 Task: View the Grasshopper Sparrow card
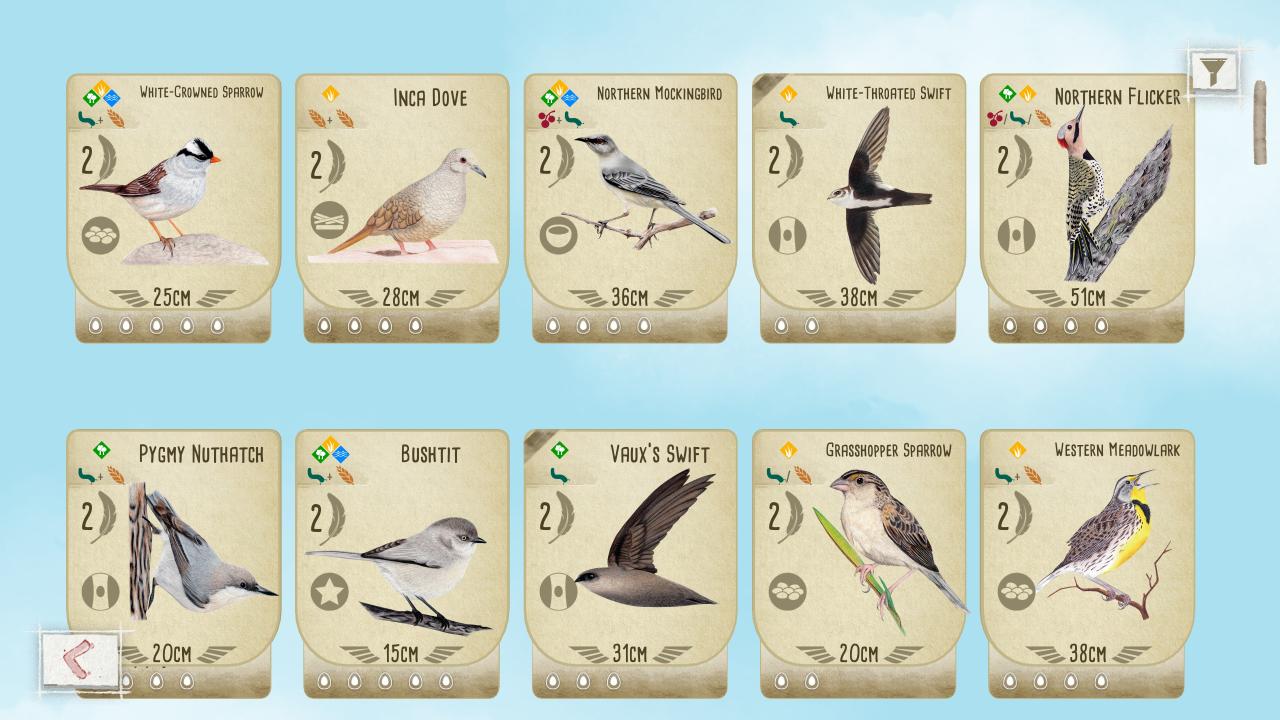point(858,555)
